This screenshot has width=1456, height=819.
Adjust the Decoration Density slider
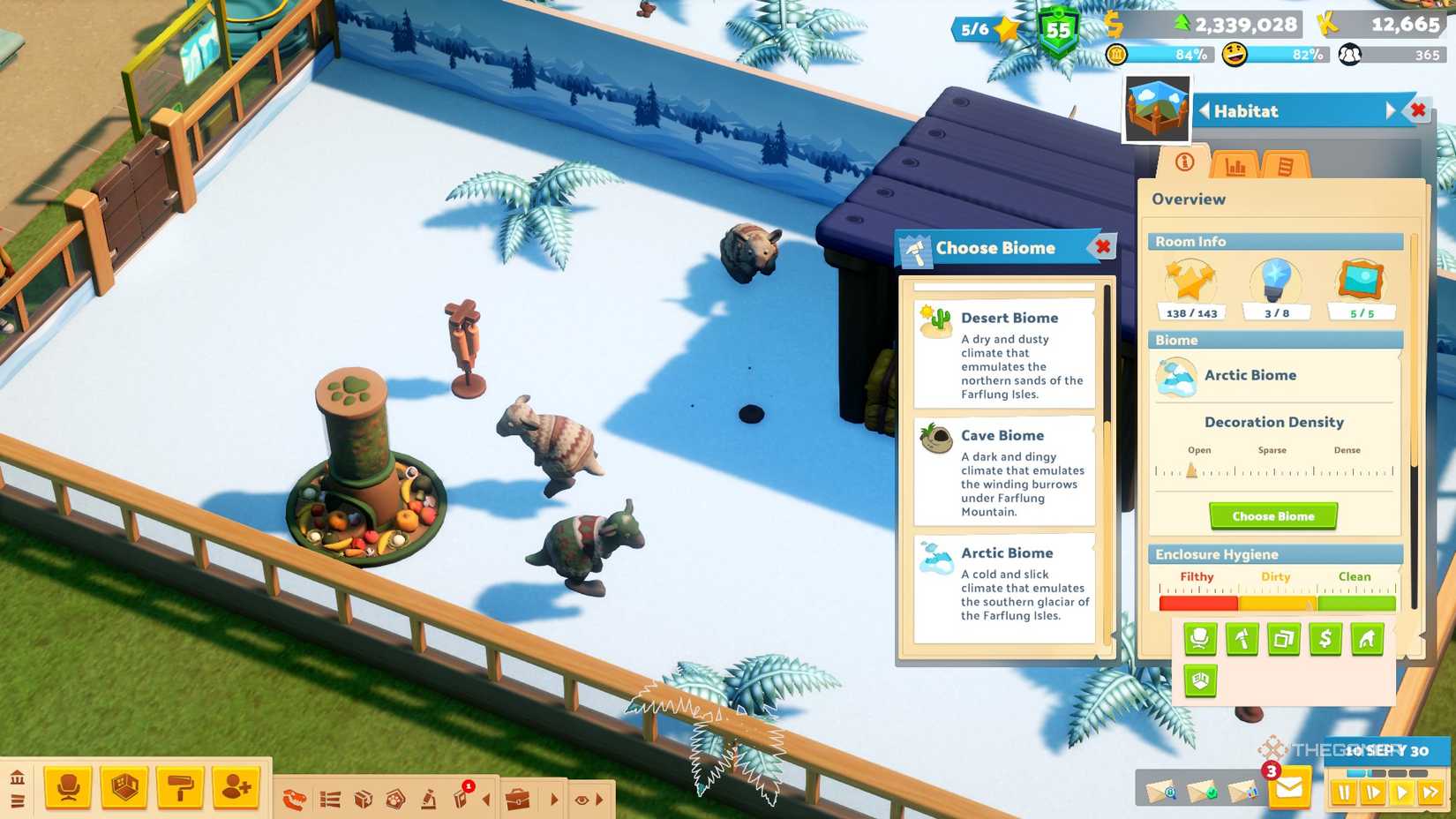pyautogui.click(x=1191, y=471)
